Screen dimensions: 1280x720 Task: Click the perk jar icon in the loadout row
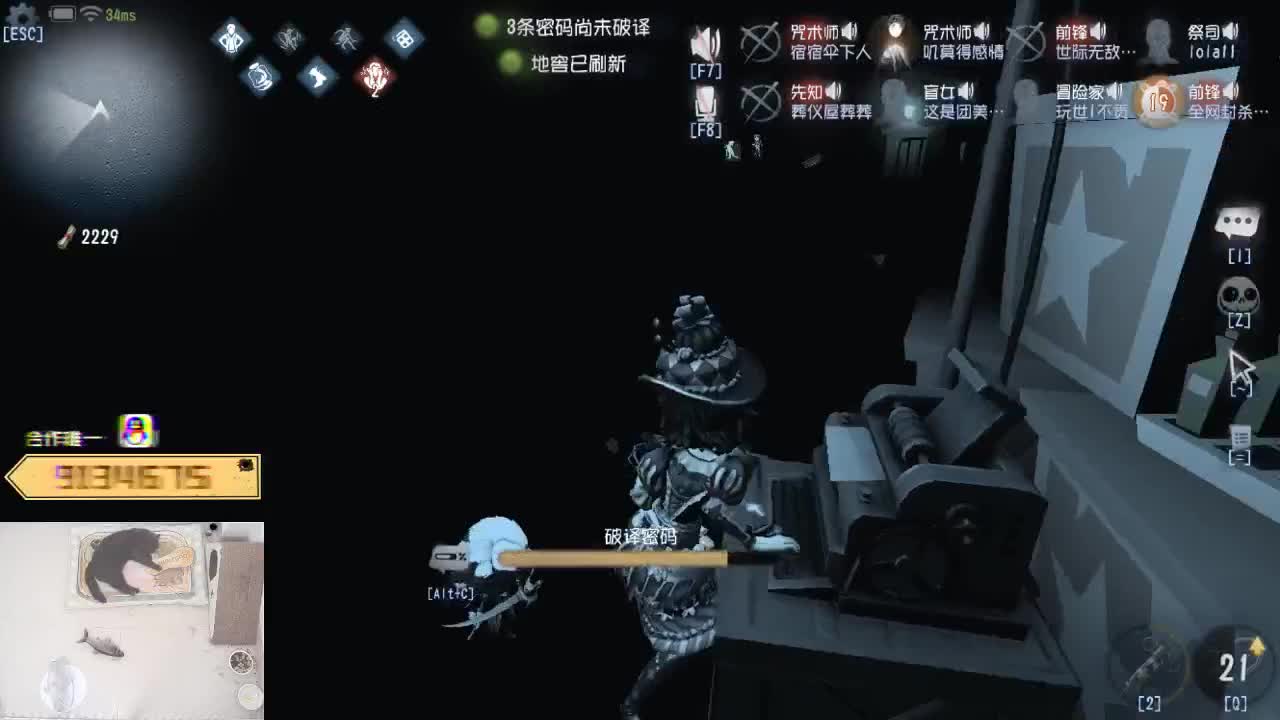[x=260, y=77]
